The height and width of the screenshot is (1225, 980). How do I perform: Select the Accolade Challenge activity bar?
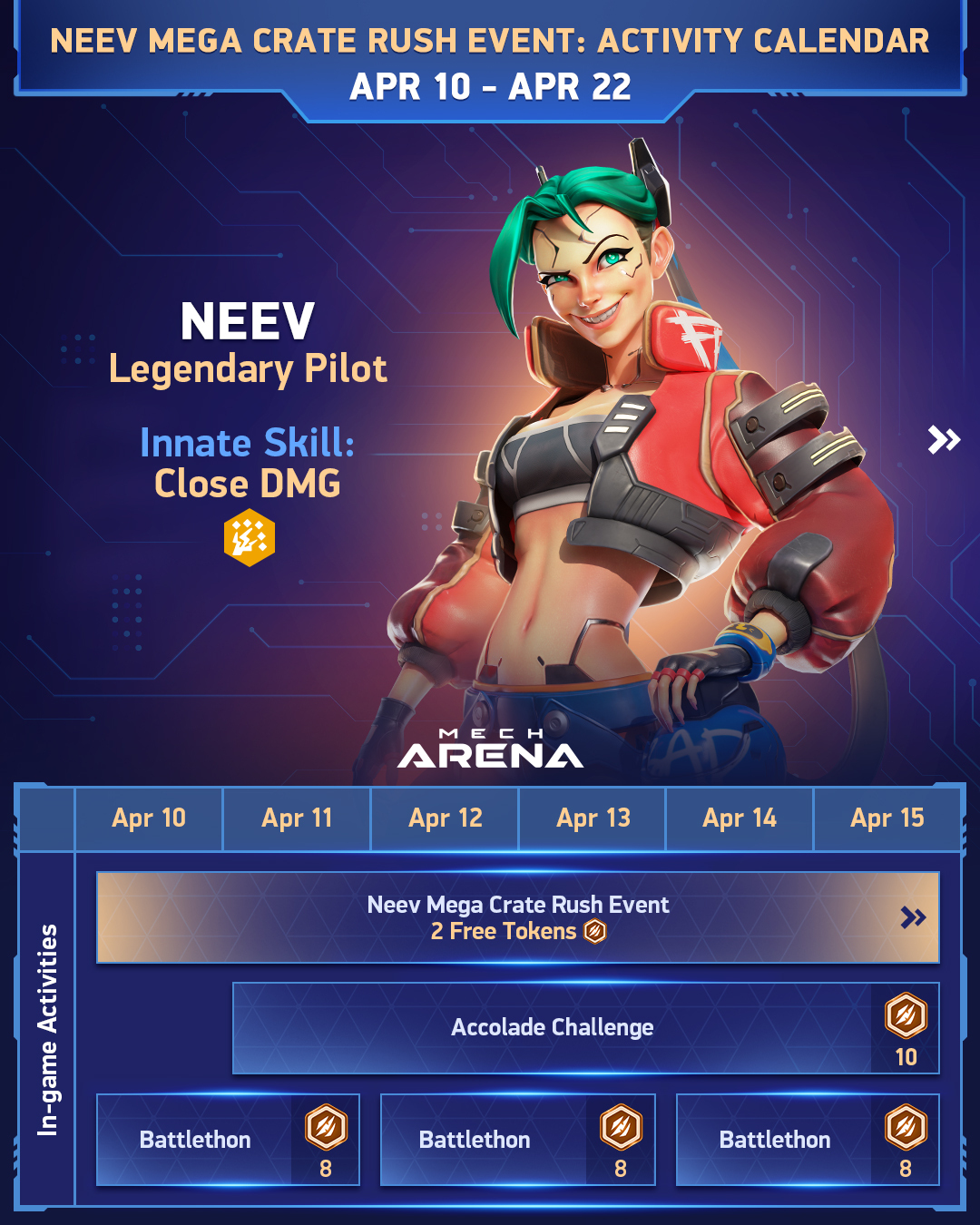[x=552, y=1028]
